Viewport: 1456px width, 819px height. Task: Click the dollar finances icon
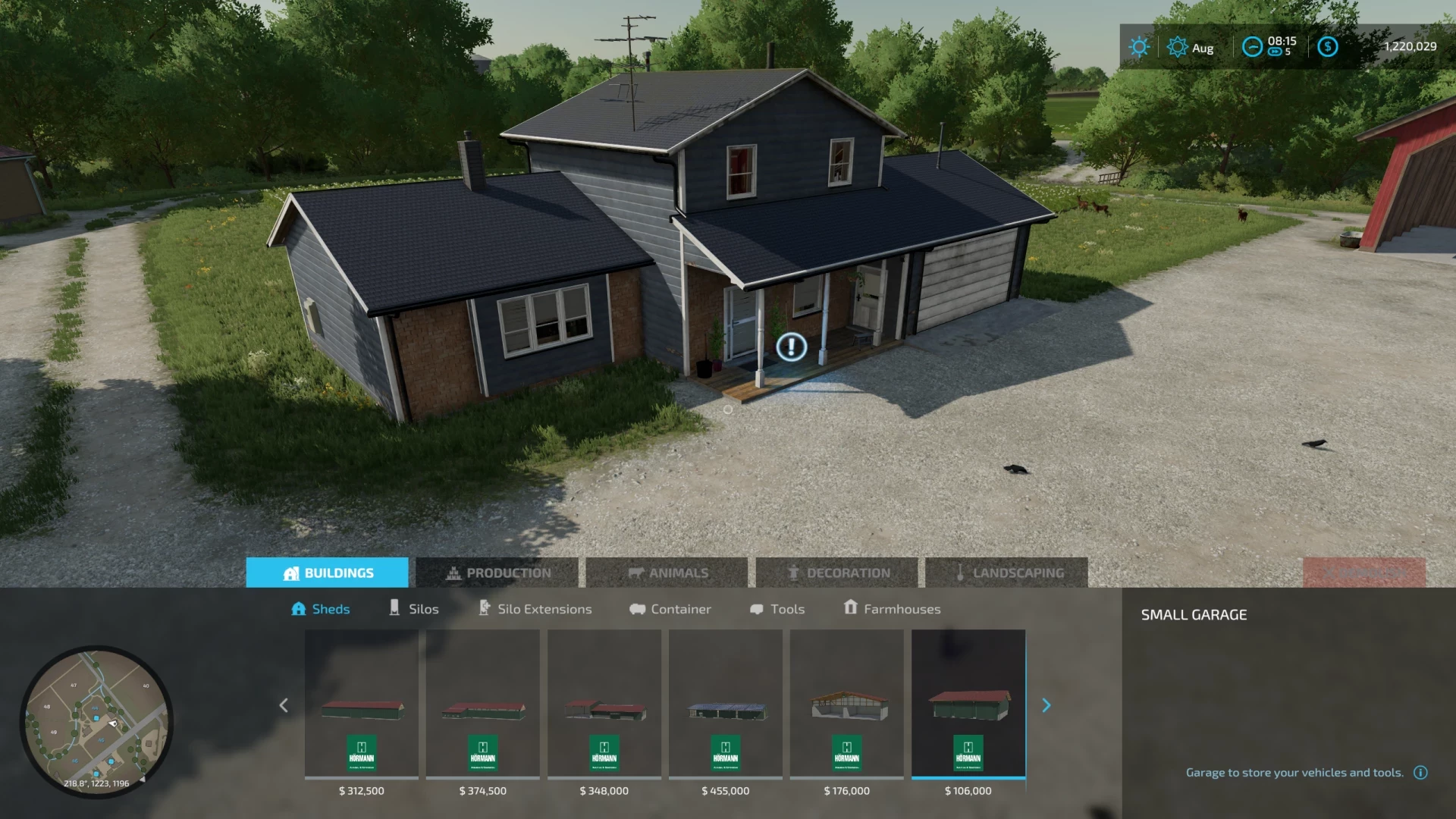pos(1327,47)
